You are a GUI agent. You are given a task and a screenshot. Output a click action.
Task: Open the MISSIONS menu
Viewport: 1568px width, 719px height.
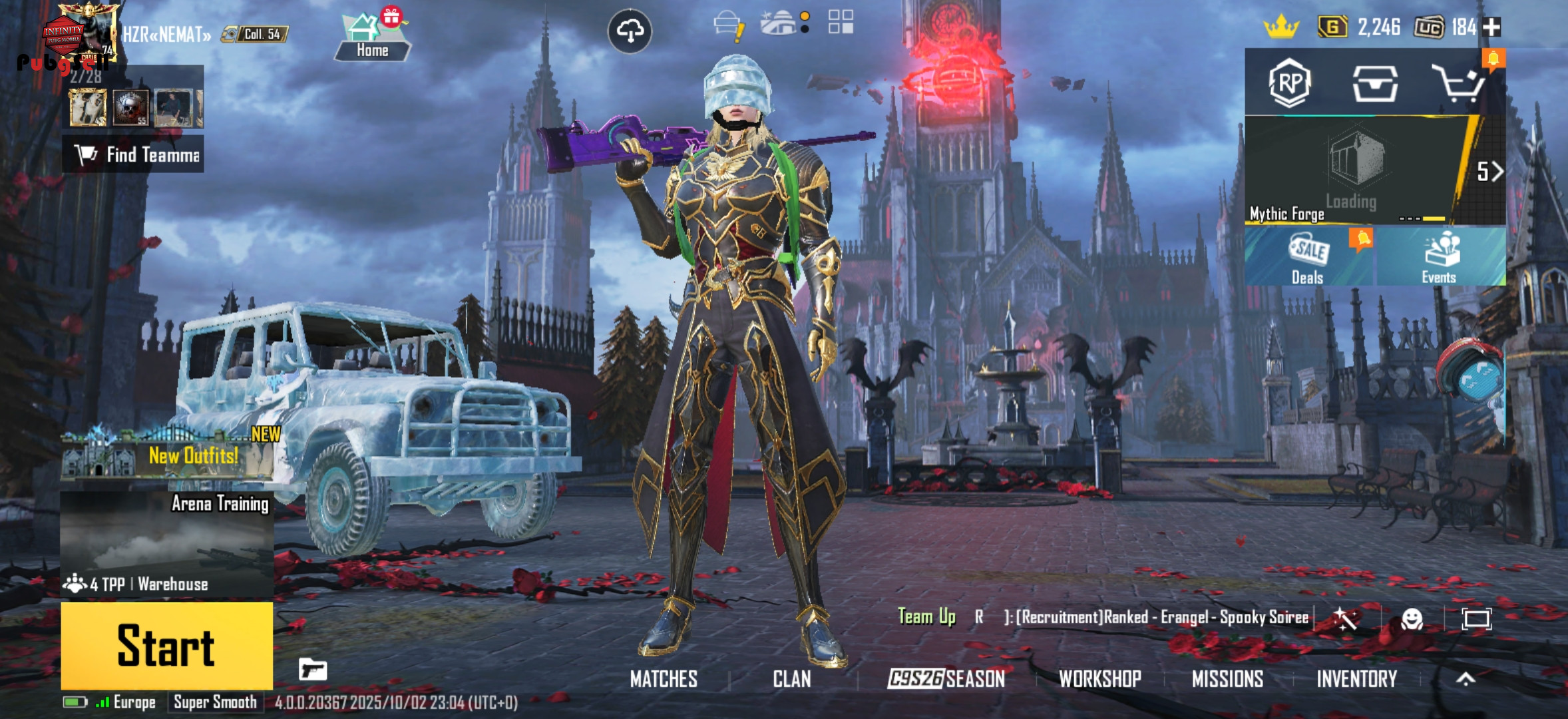[x=1227, y=678]
